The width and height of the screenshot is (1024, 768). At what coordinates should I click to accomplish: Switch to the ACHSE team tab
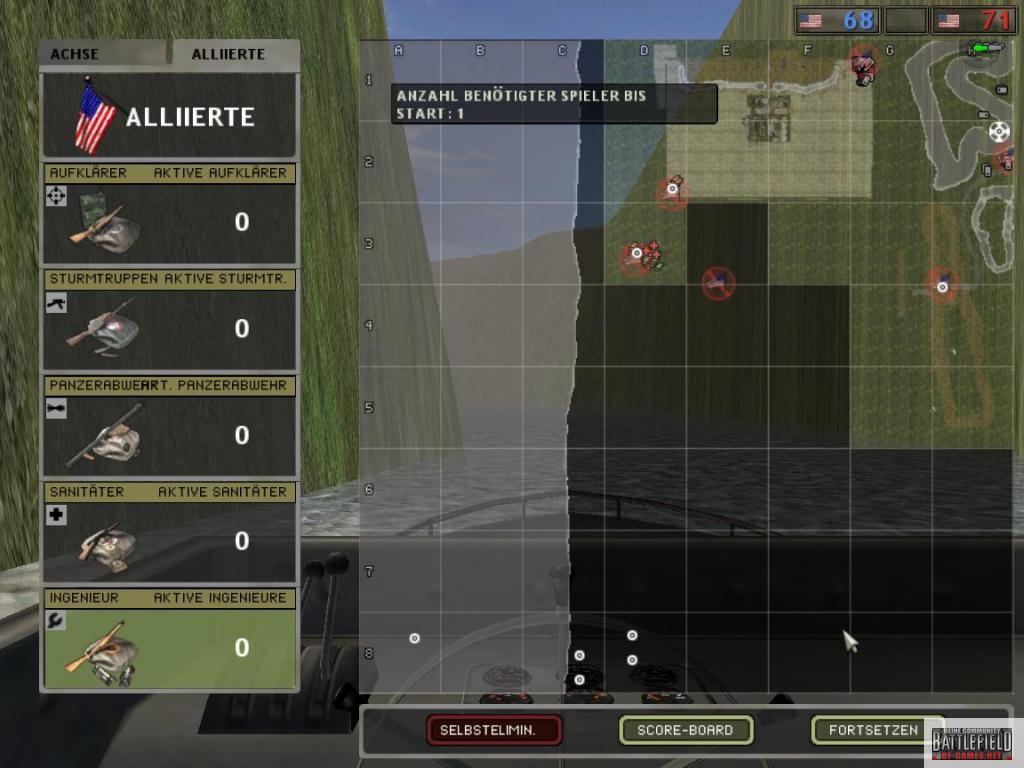pos(103,54)
